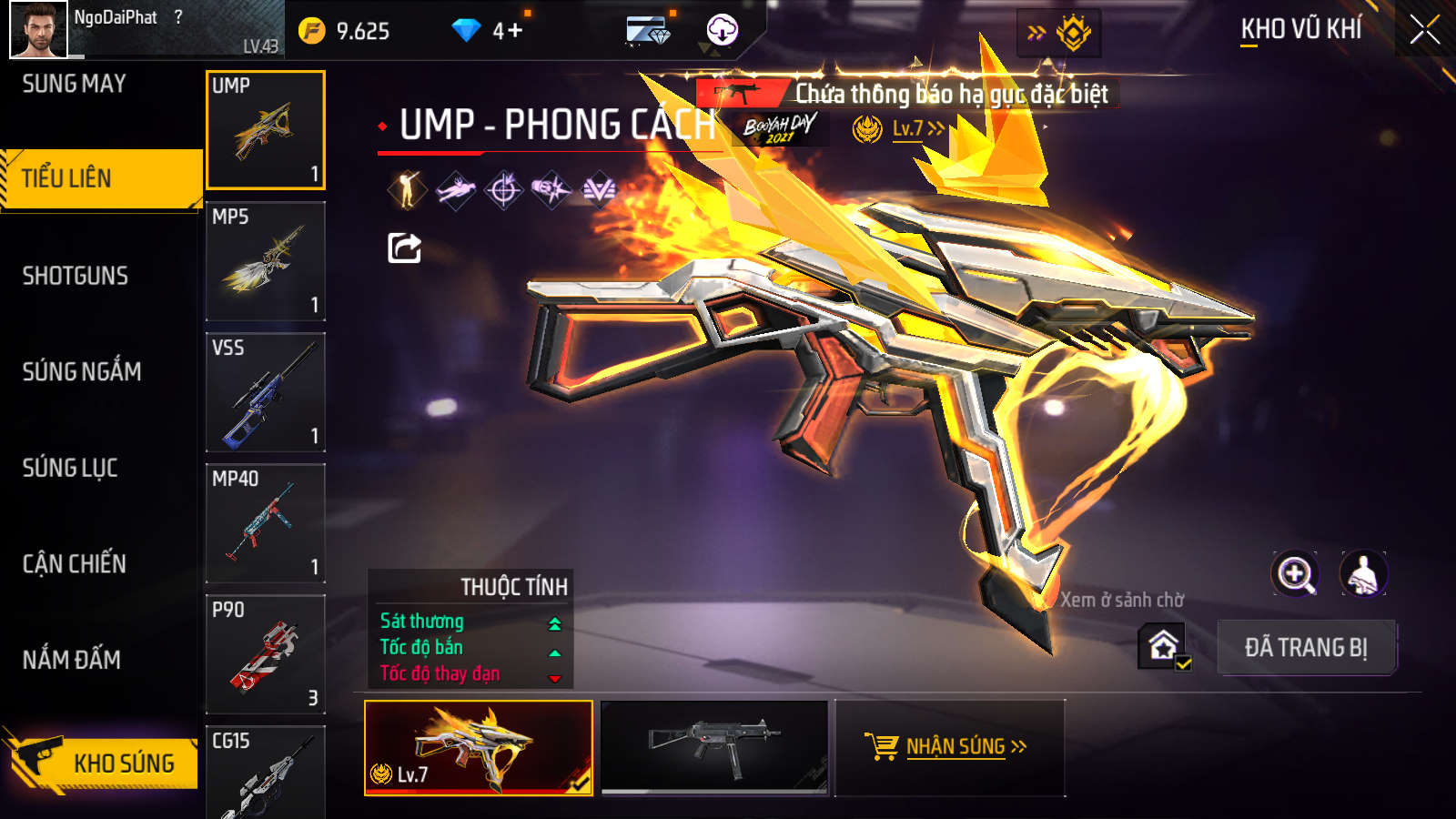
Task: Add diamonds with the plus button
Action: click(x=515, y=31)
